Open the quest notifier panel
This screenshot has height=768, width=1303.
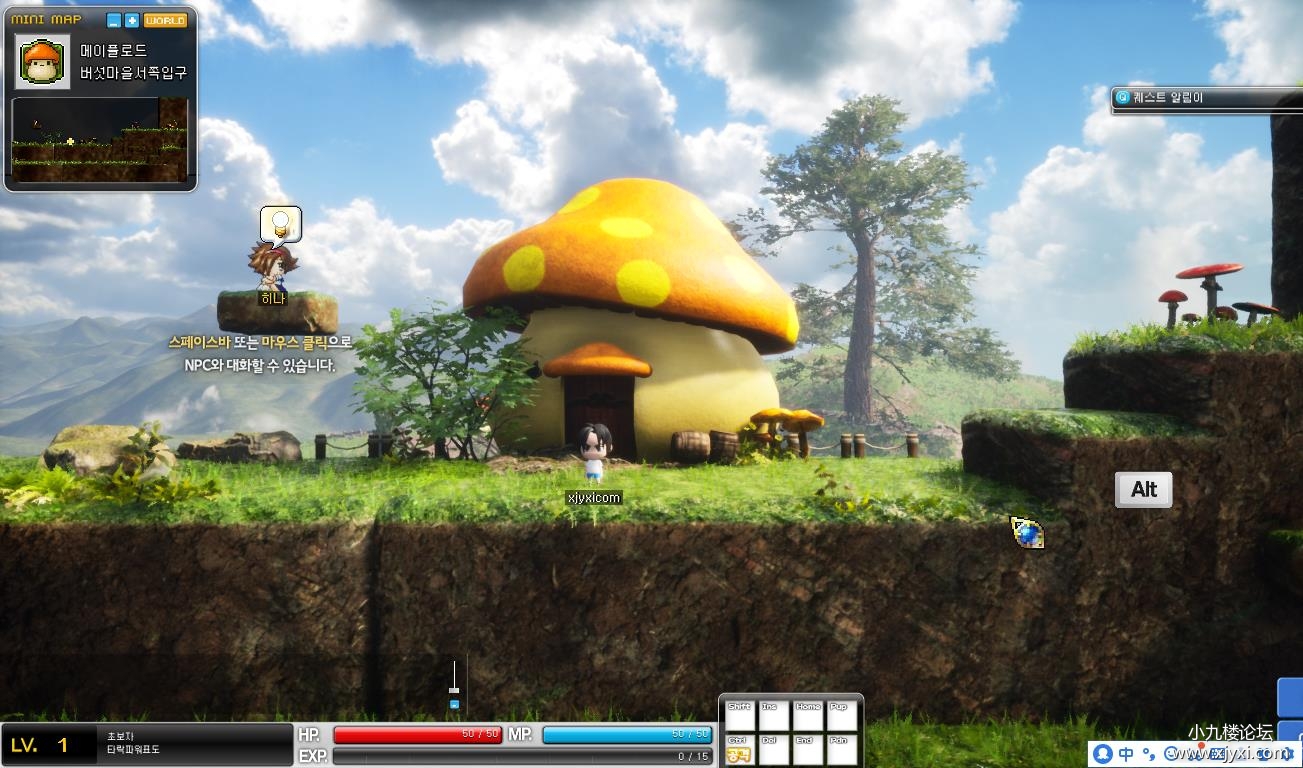1205,98
